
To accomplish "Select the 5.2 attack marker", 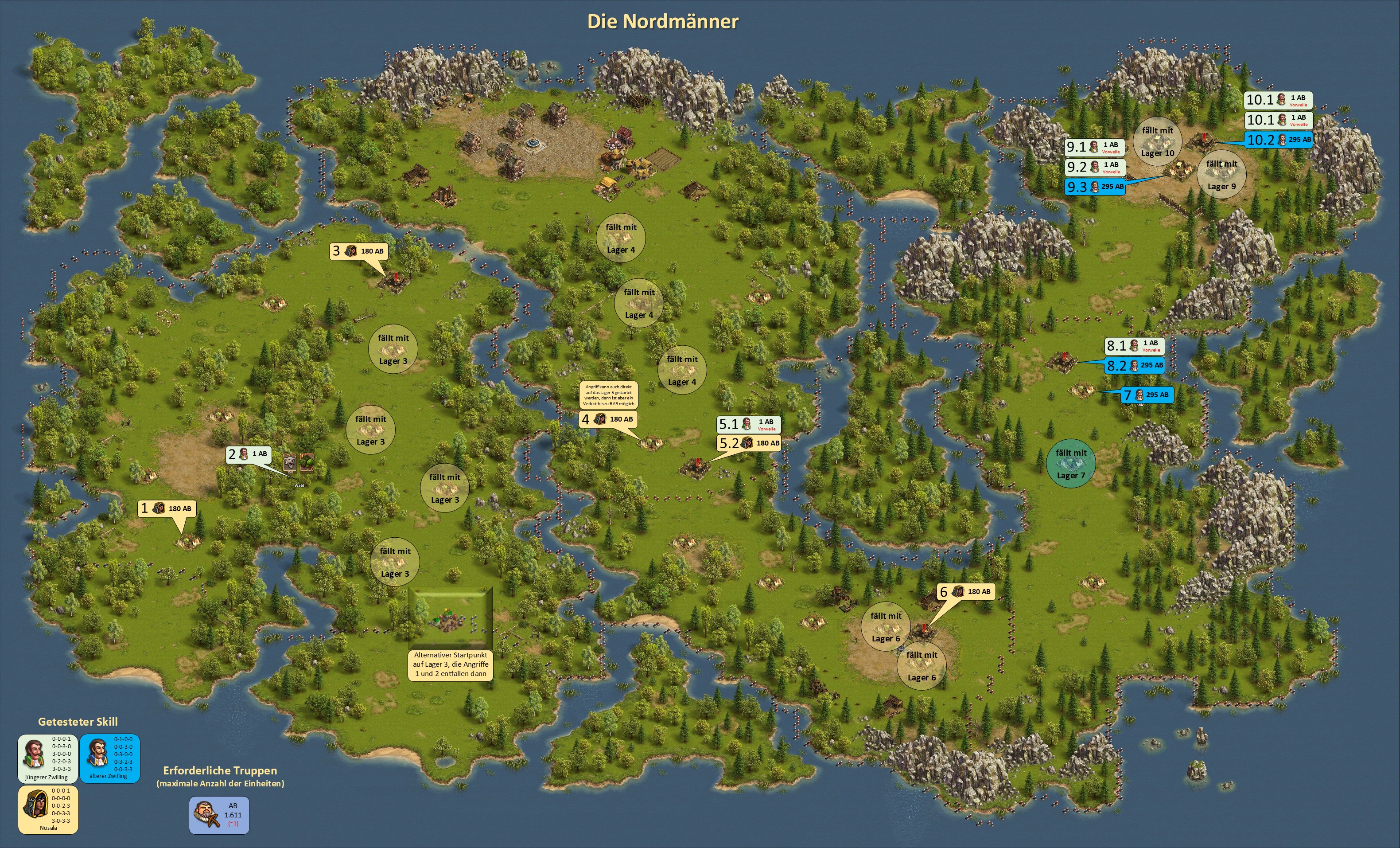I will click(x=748, y=443).
